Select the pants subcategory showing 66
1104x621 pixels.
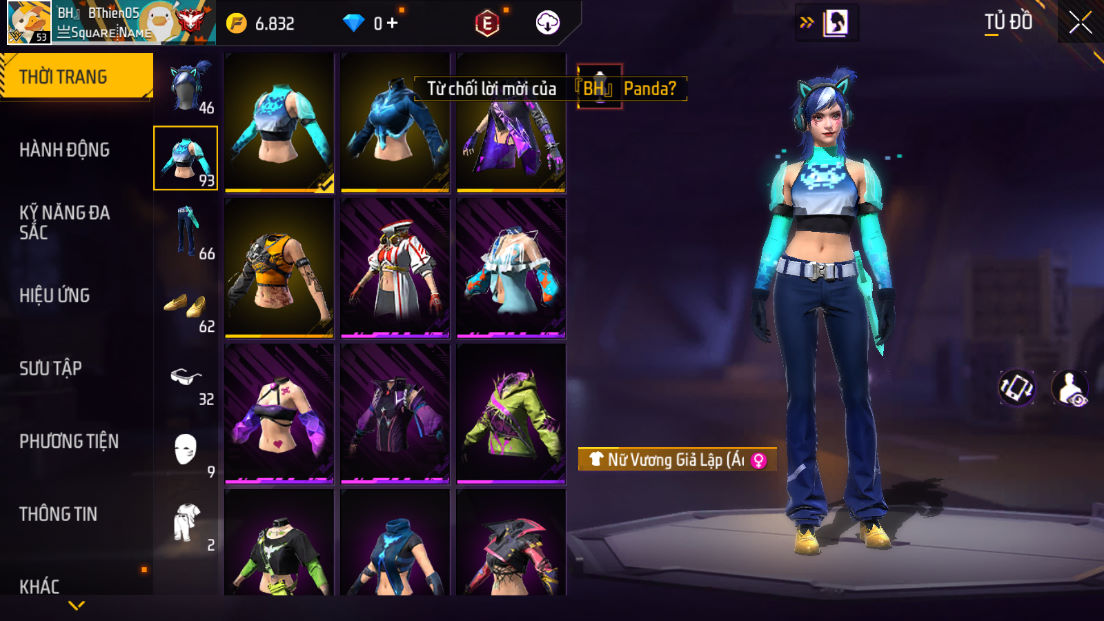tap(187, 231)
